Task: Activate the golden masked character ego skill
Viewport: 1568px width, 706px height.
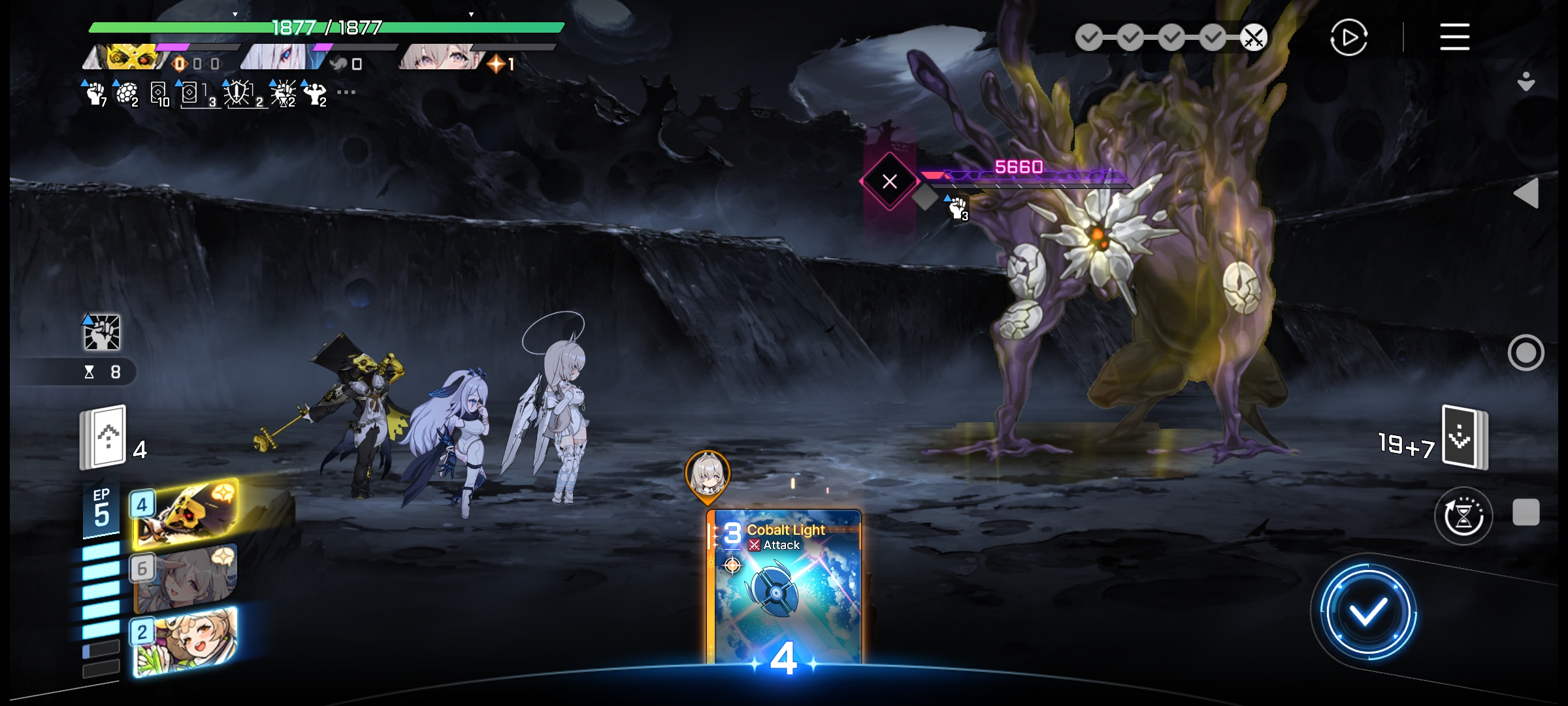Action: [186, 513]
